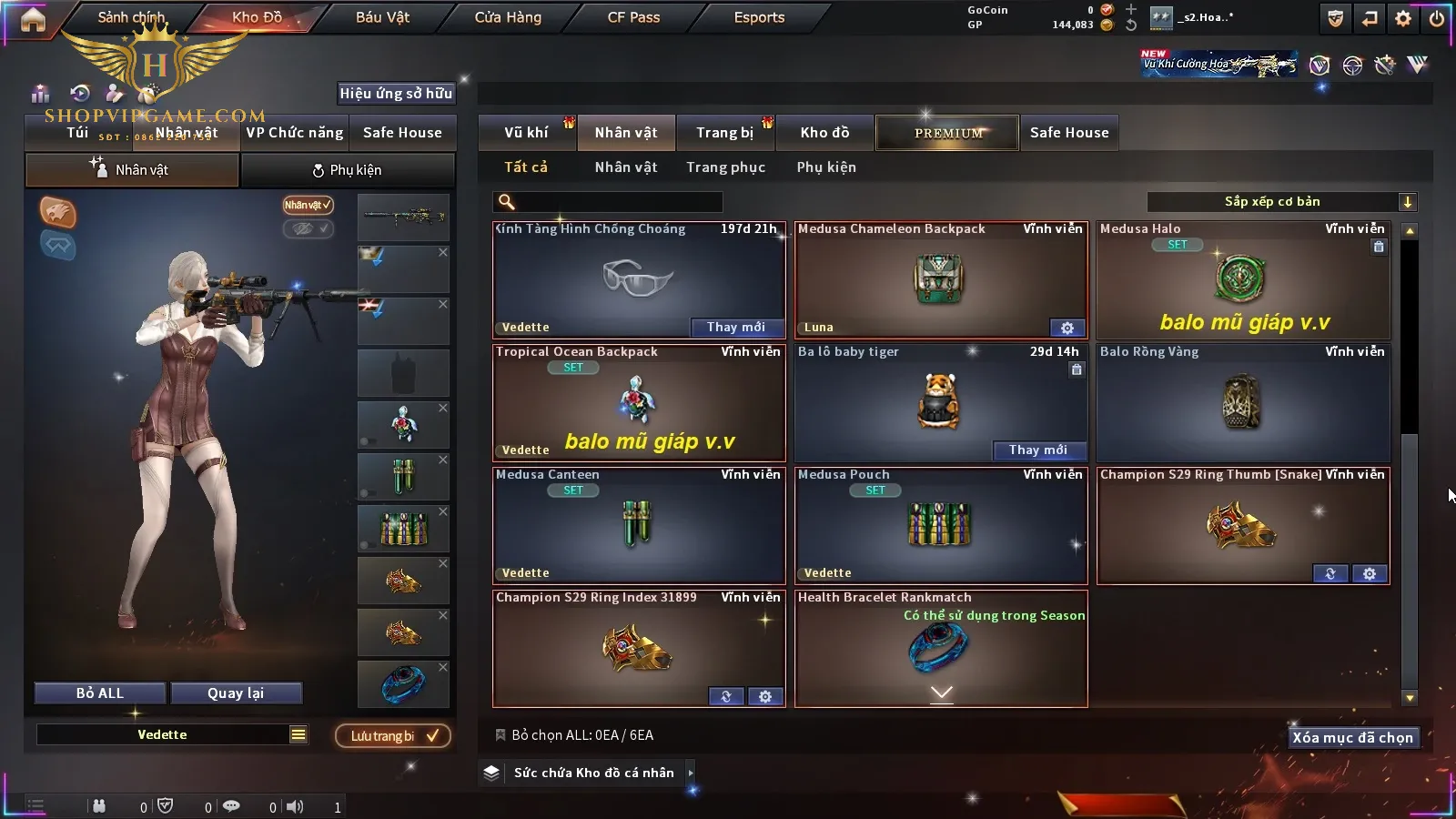This screenshot has height=819, width=1456.
Task: Open the settings gear icon
Action: click(x=1403, y=18)
